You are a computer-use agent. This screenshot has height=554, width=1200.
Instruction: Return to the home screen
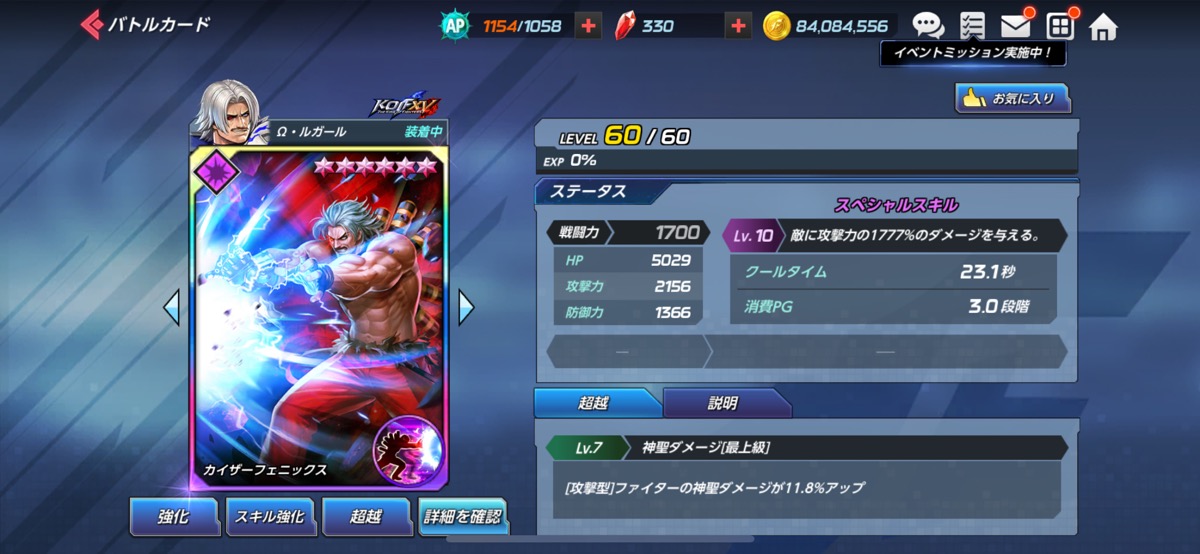(1103, 26)
